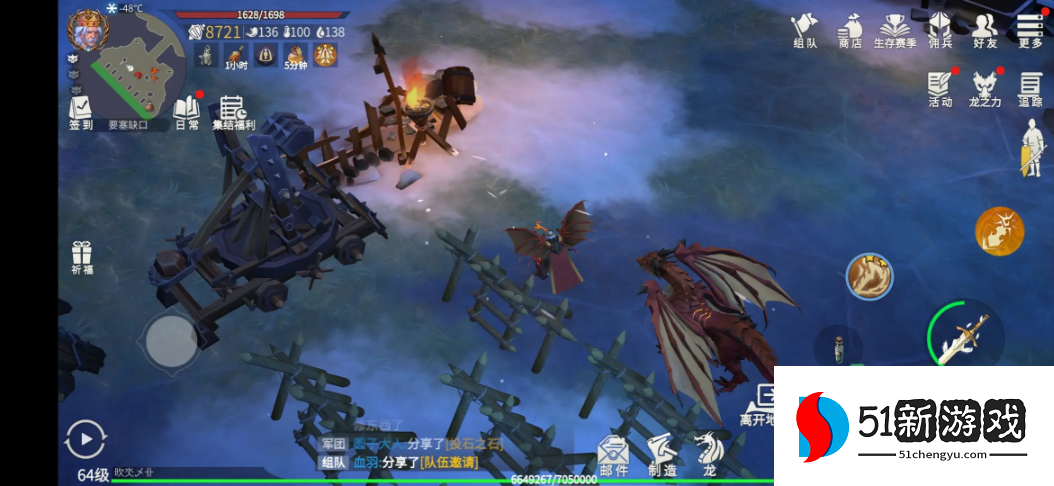Open the 祈福 blessing gift icon
1054x486 pixels.
pos(82,258)
